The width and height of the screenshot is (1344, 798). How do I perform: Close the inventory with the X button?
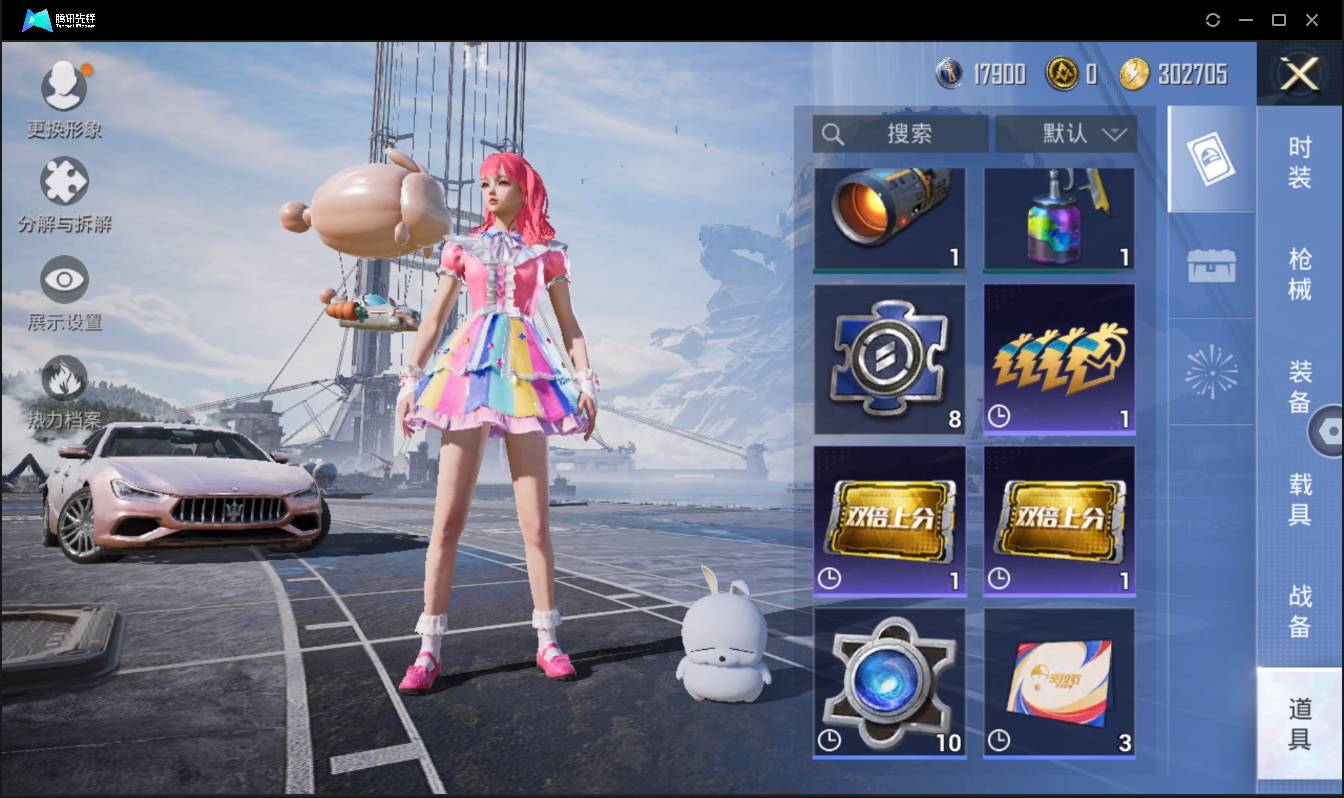pyautogui.click(x=1299, y=74)
